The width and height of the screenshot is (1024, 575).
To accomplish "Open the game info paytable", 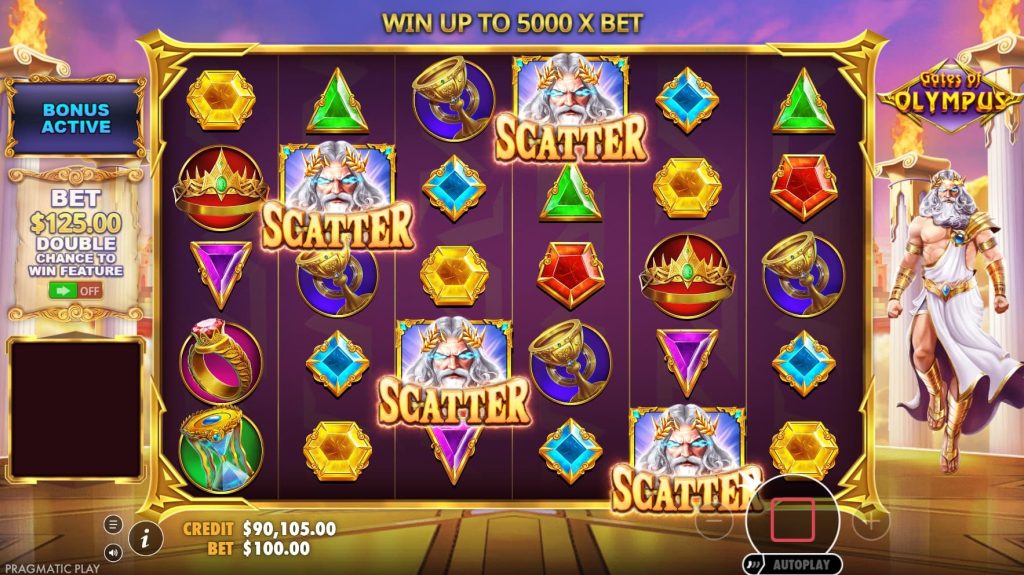I will 146,538.
